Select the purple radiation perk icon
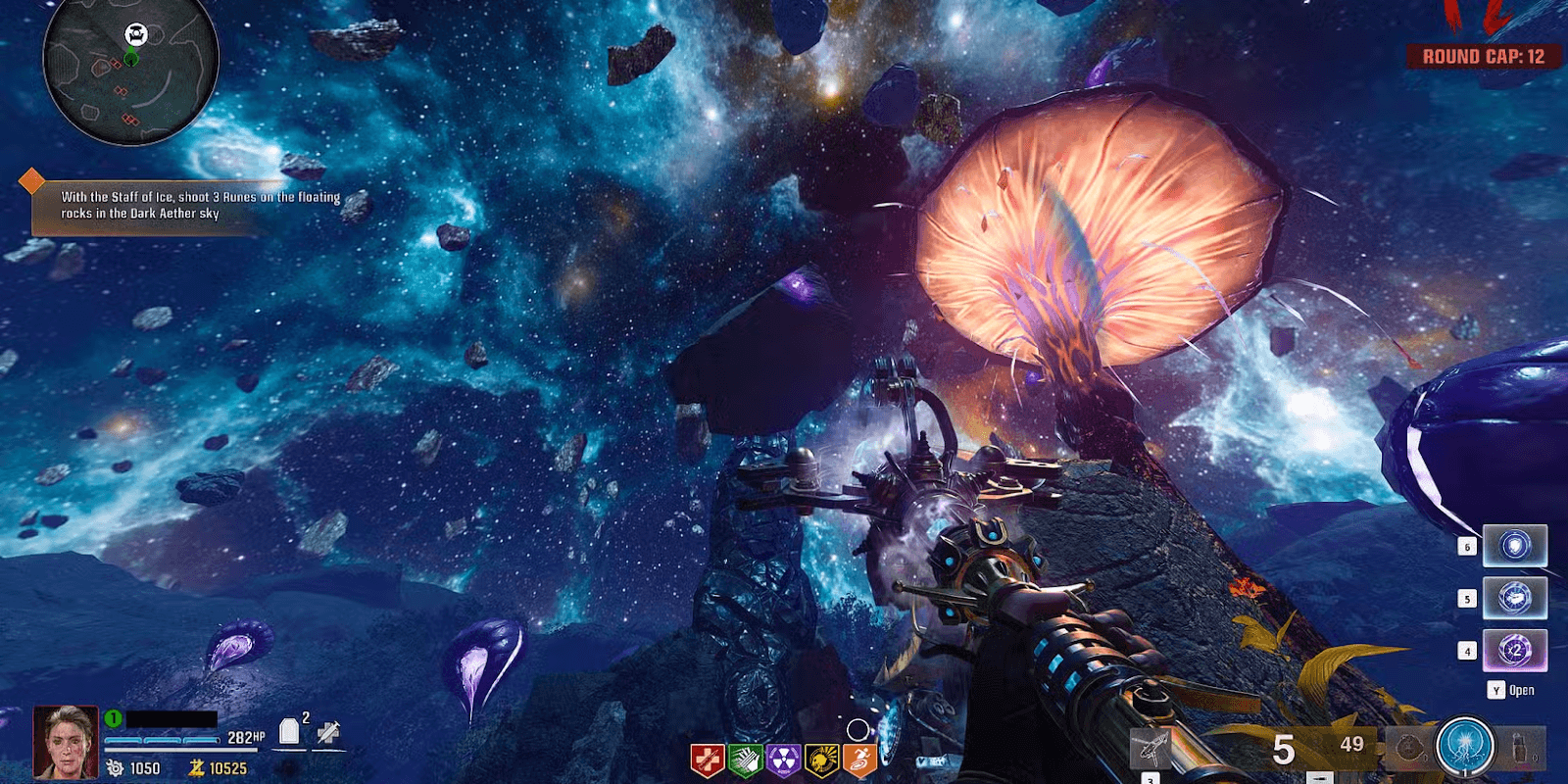Screen dimensions: 1568x784 click(783, 759)
